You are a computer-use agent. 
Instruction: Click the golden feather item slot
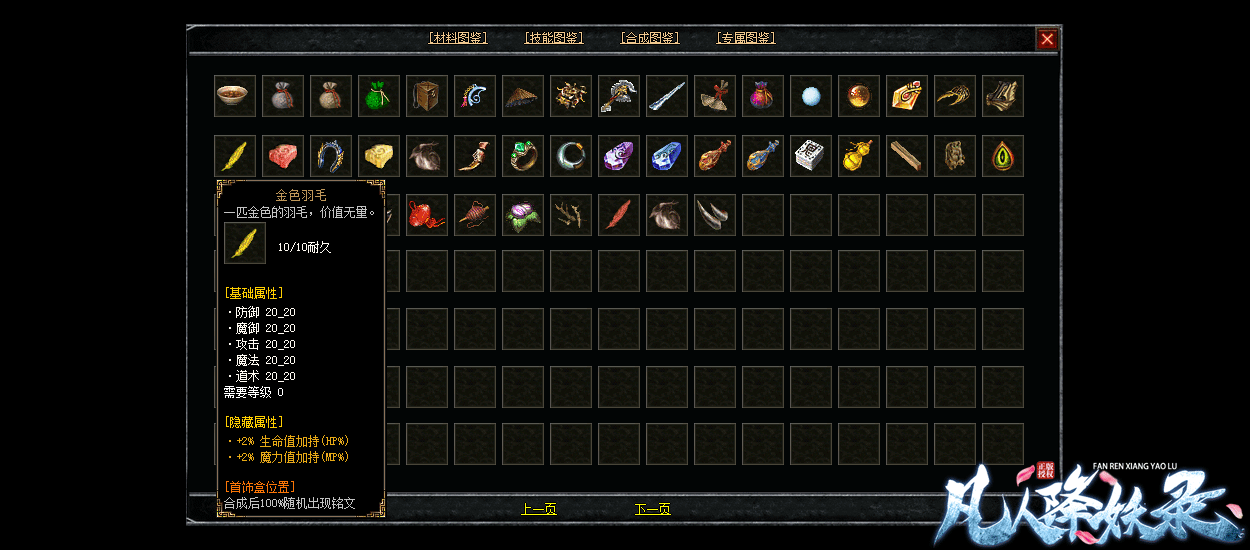[235, 156]
